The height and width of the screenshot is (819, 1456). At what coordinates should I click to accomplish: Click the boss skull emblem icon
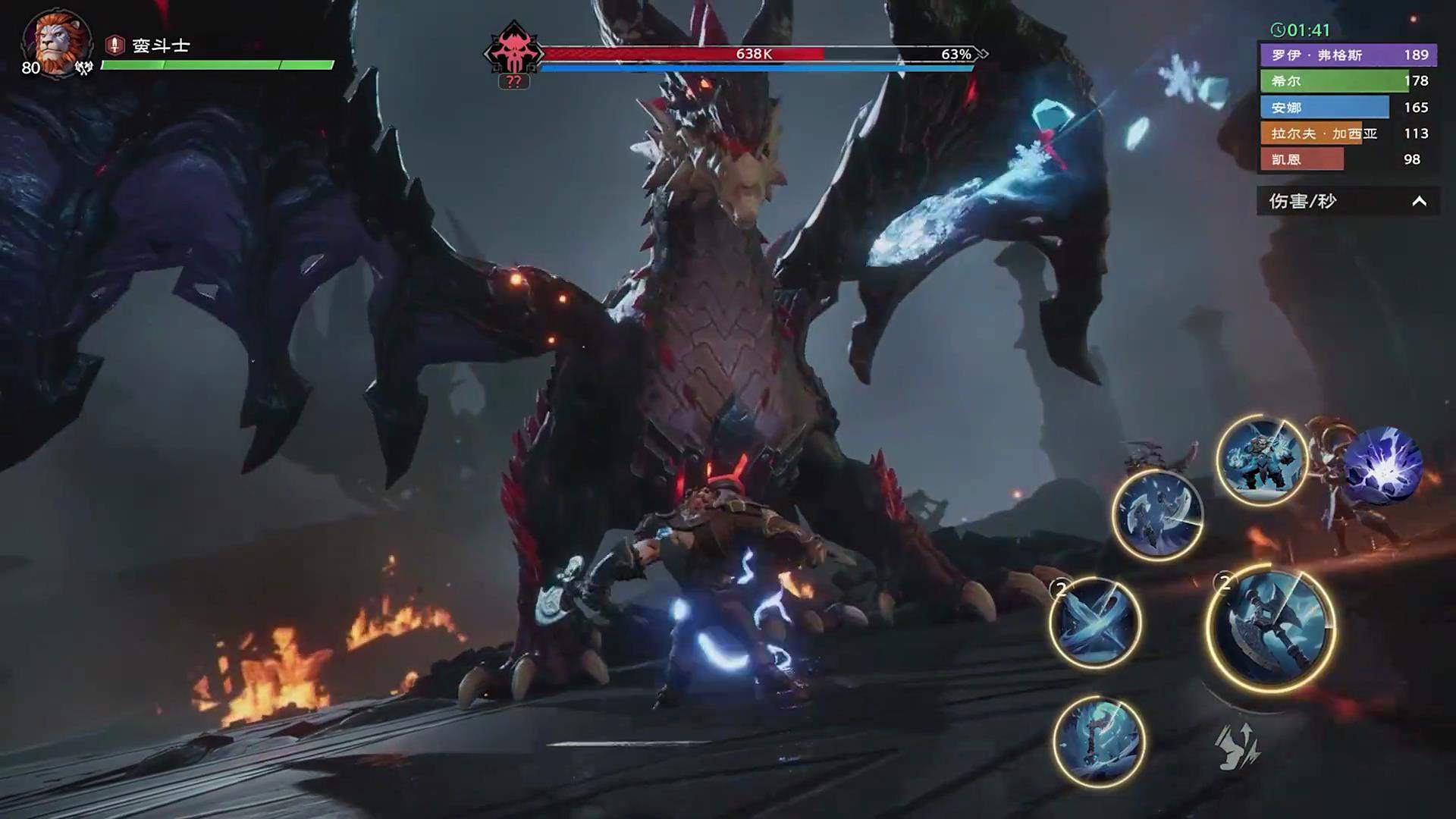(x=513, y=53)
